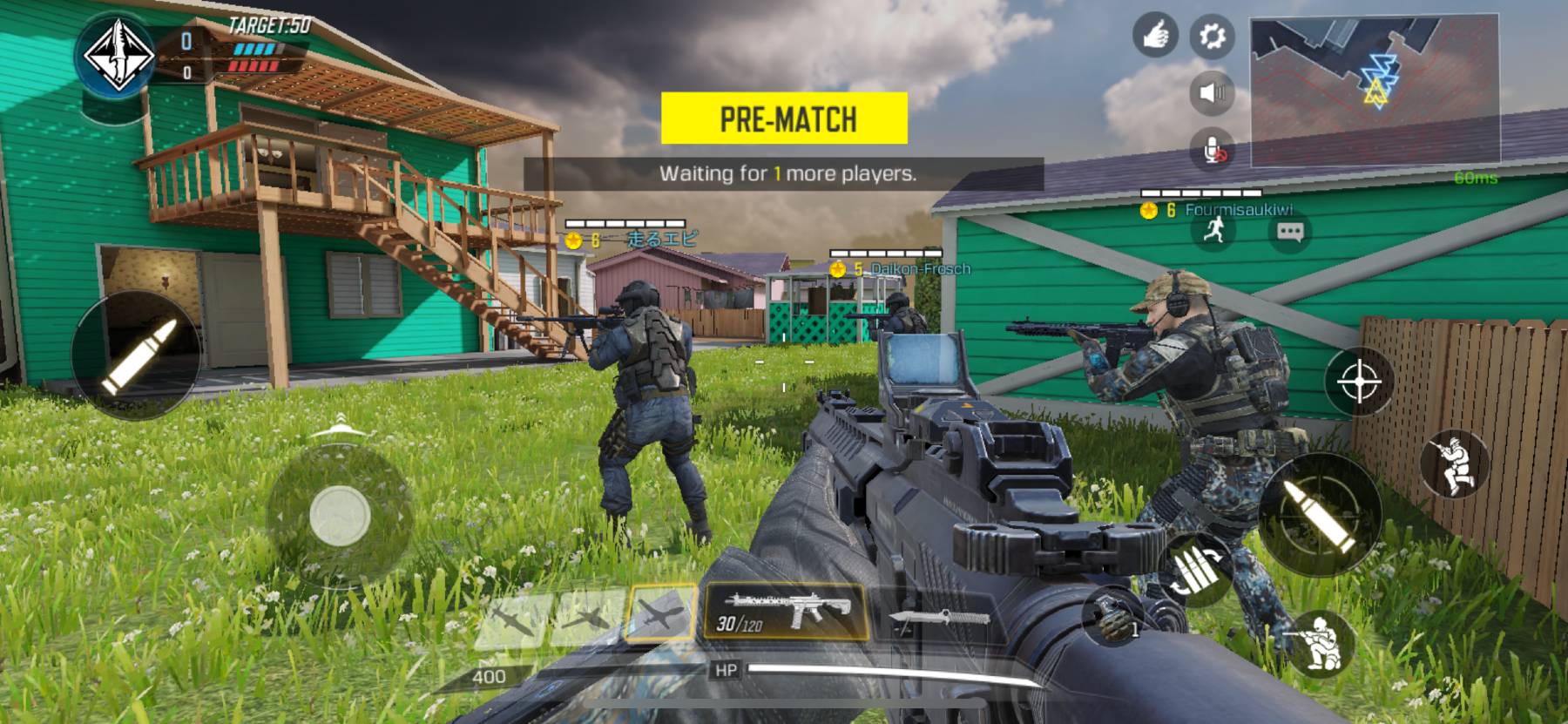Image resolution: width=1568 pixels, height=724 pixels.
Task: Open the quick chat speech bubble
Action: [1289, 232]
